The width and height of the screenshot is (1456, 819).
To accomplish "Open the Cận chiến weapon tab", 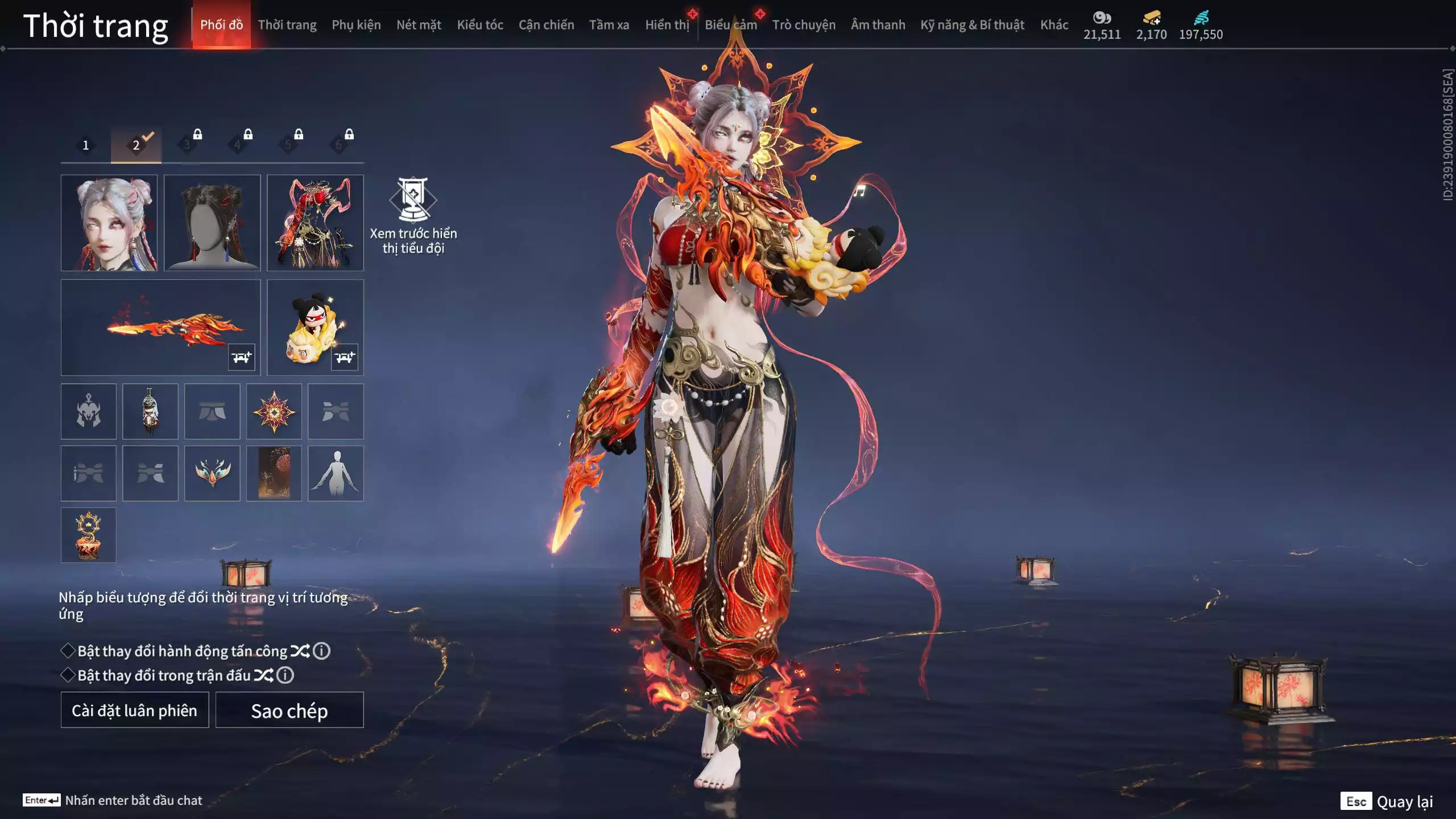I will coord(546,25).
